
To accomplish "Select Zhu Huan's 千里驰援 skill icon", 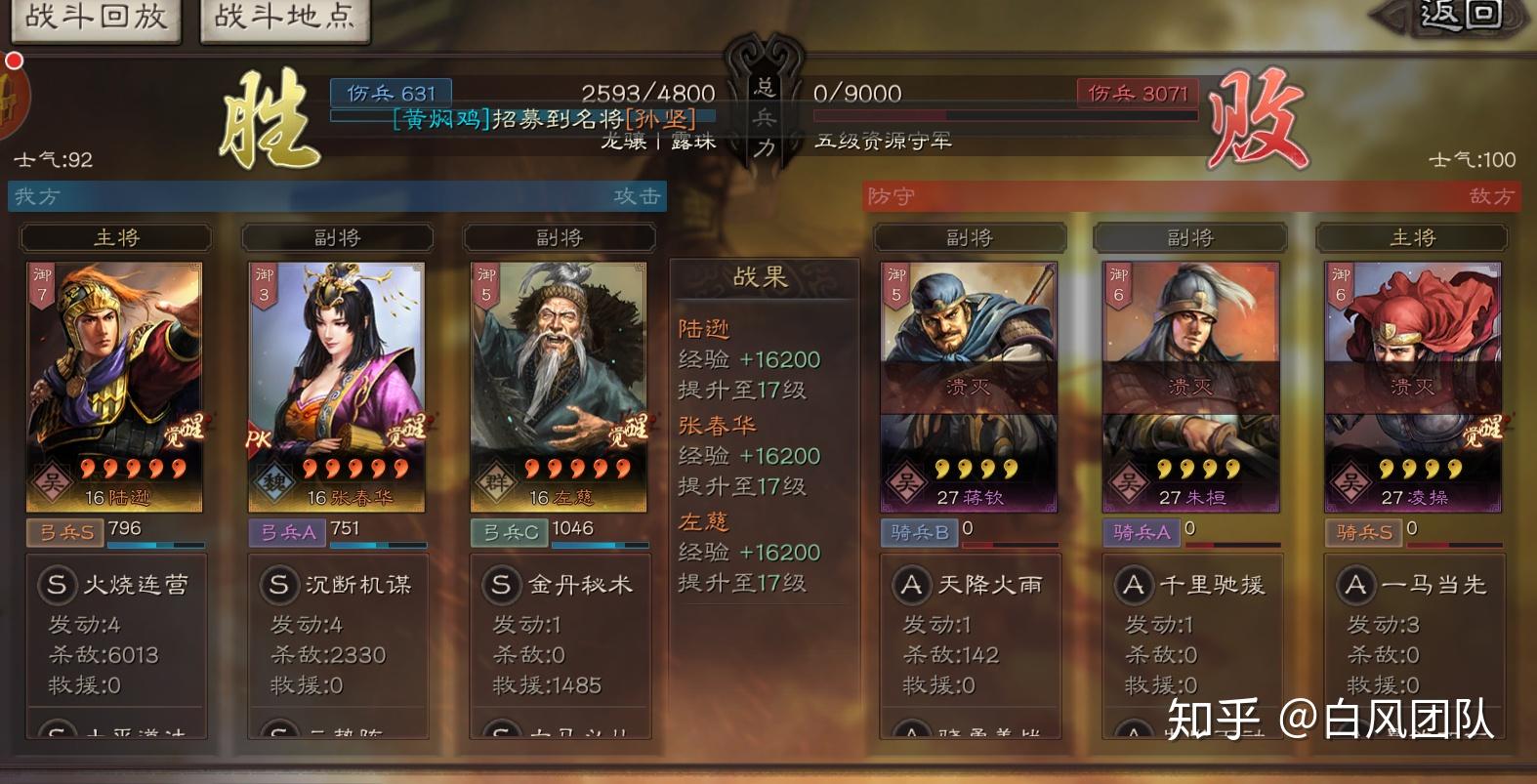I will pyautogui.click(x=1134, y=585).
